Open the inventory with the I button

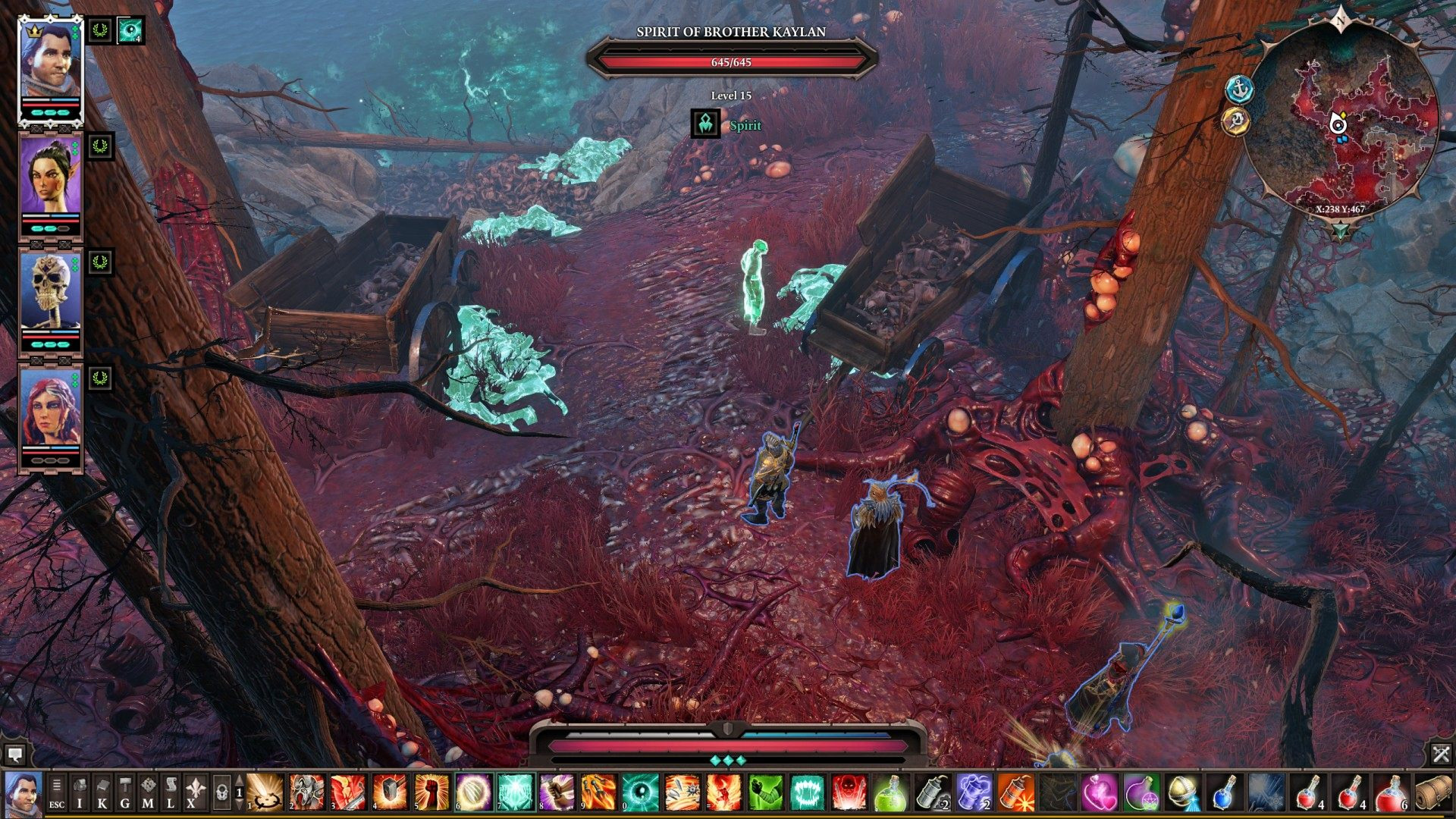(80, 793)
